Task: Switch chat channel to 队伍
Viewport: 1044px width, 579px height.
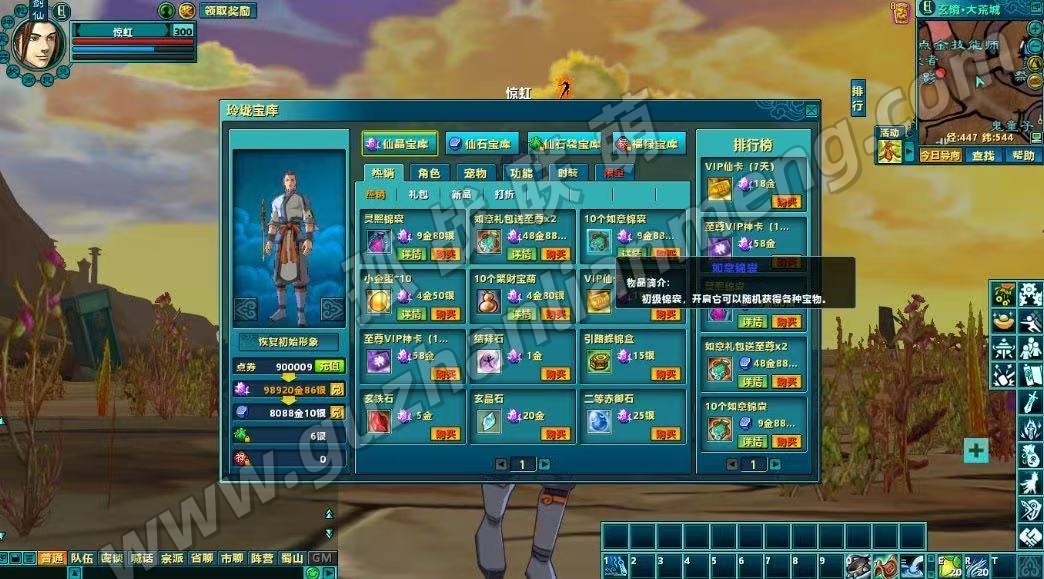Action: coord(82,558)
